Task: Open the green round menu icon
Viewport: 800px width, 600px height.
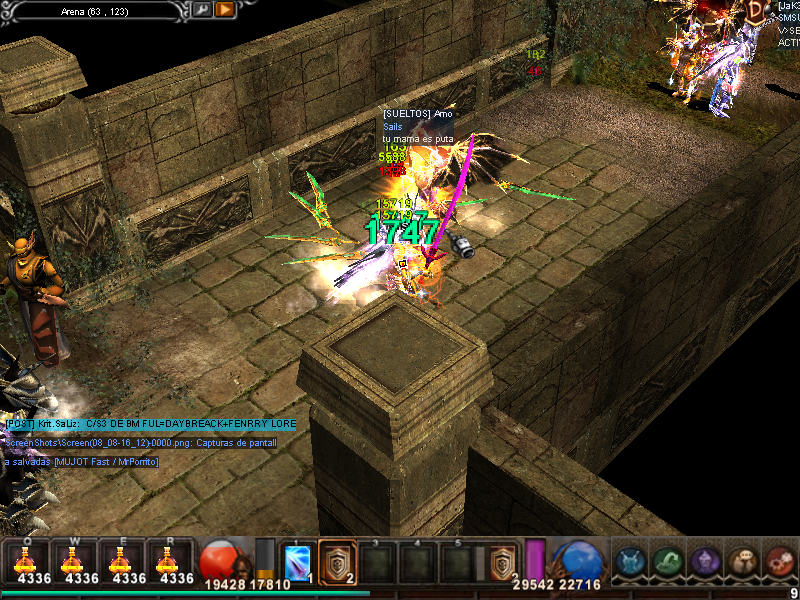Action: tap(668, 562)
